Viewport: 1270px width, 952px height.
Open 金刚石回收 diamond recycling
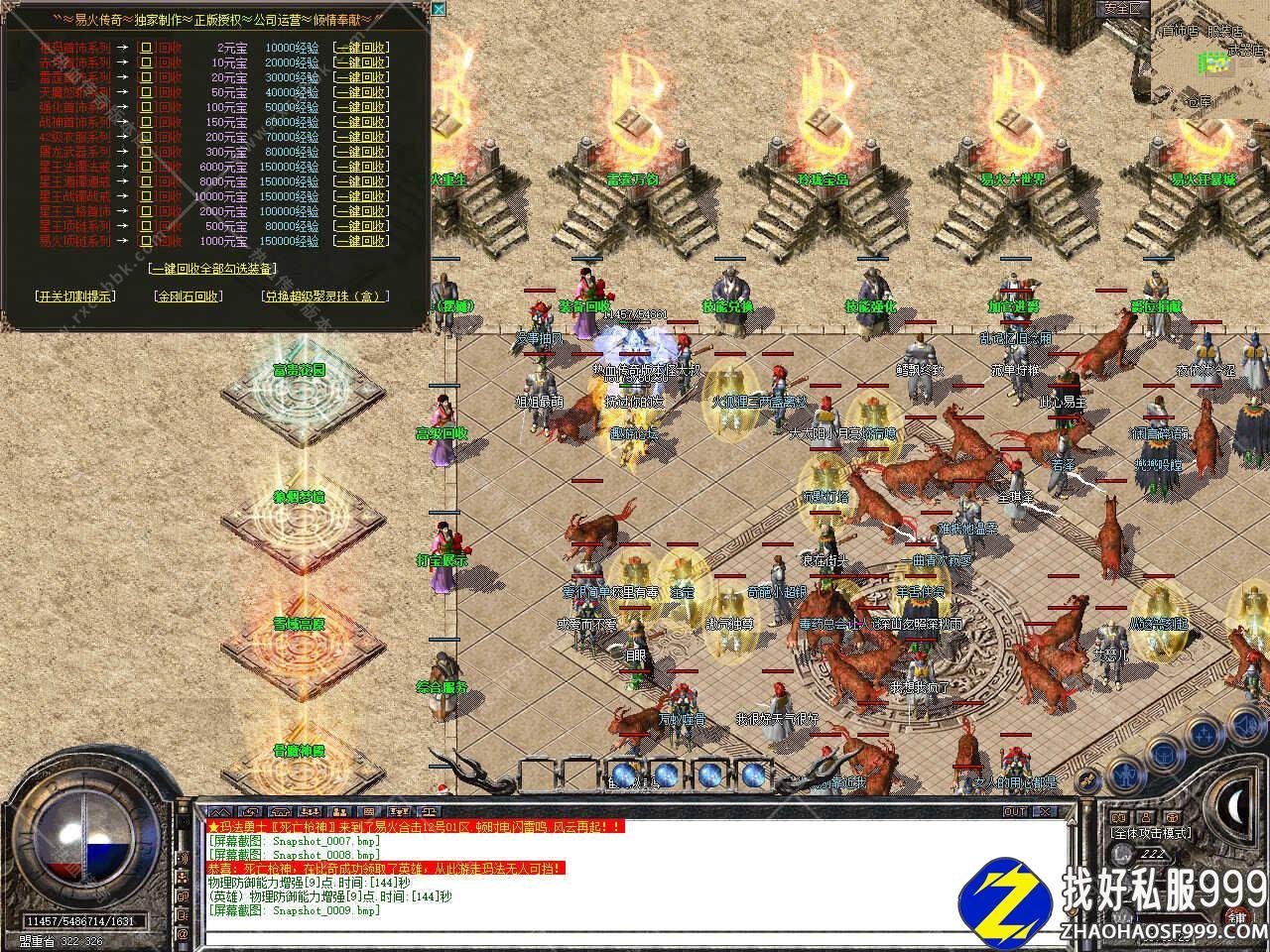point(189,296)
